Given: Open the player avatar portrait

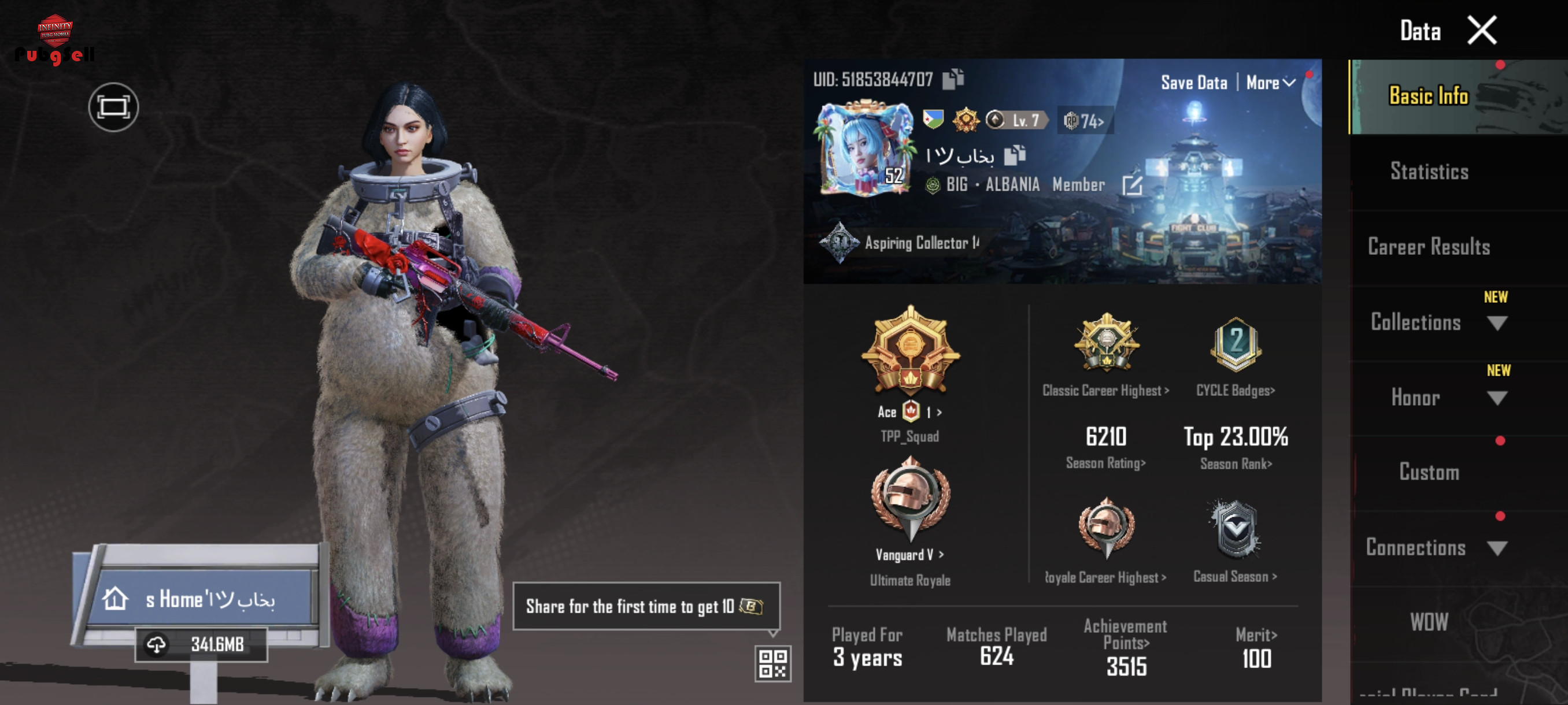Looking at the screenshot, I should coord(865,149).
